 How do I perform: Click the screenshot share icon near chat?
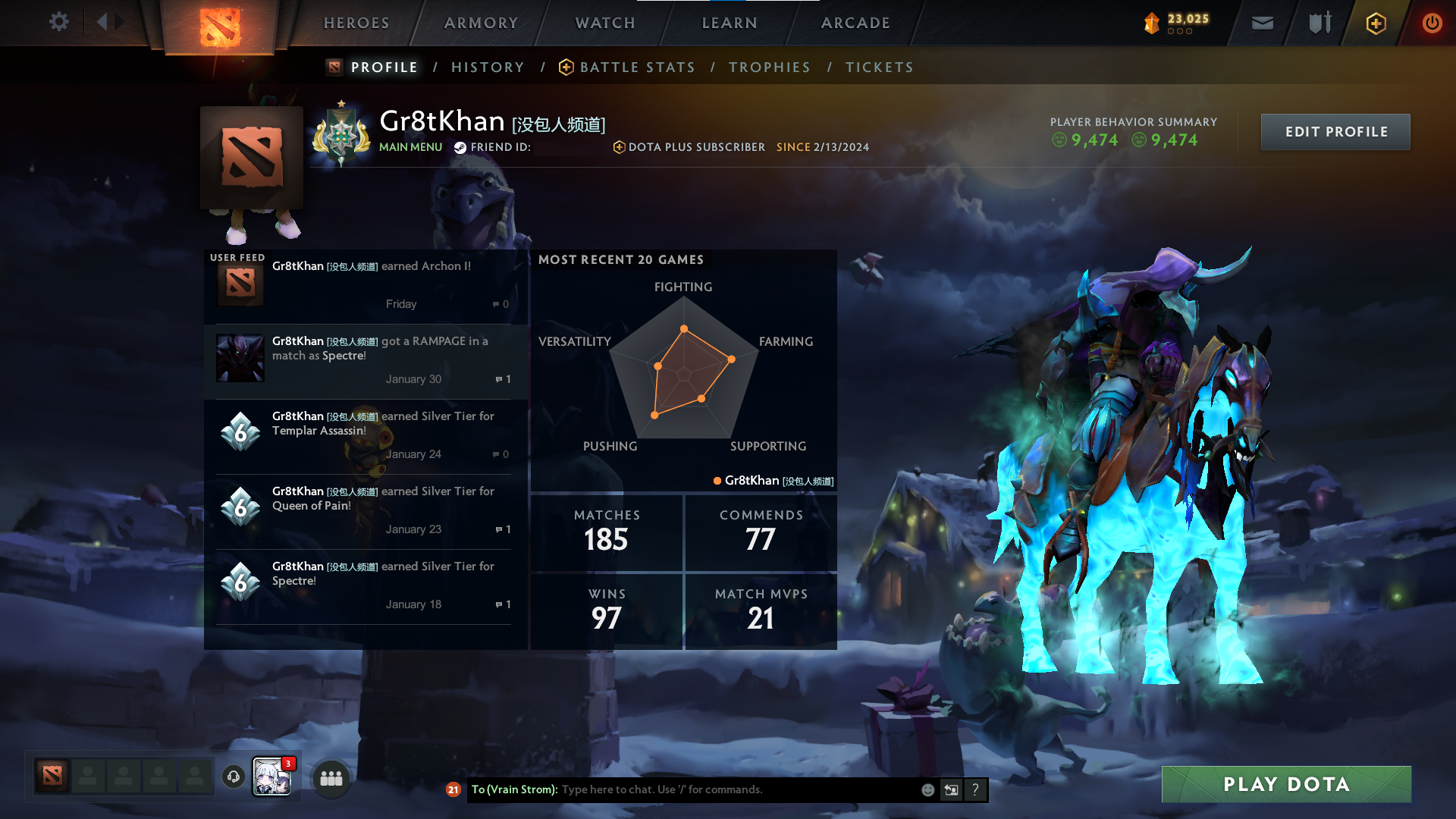952,789
